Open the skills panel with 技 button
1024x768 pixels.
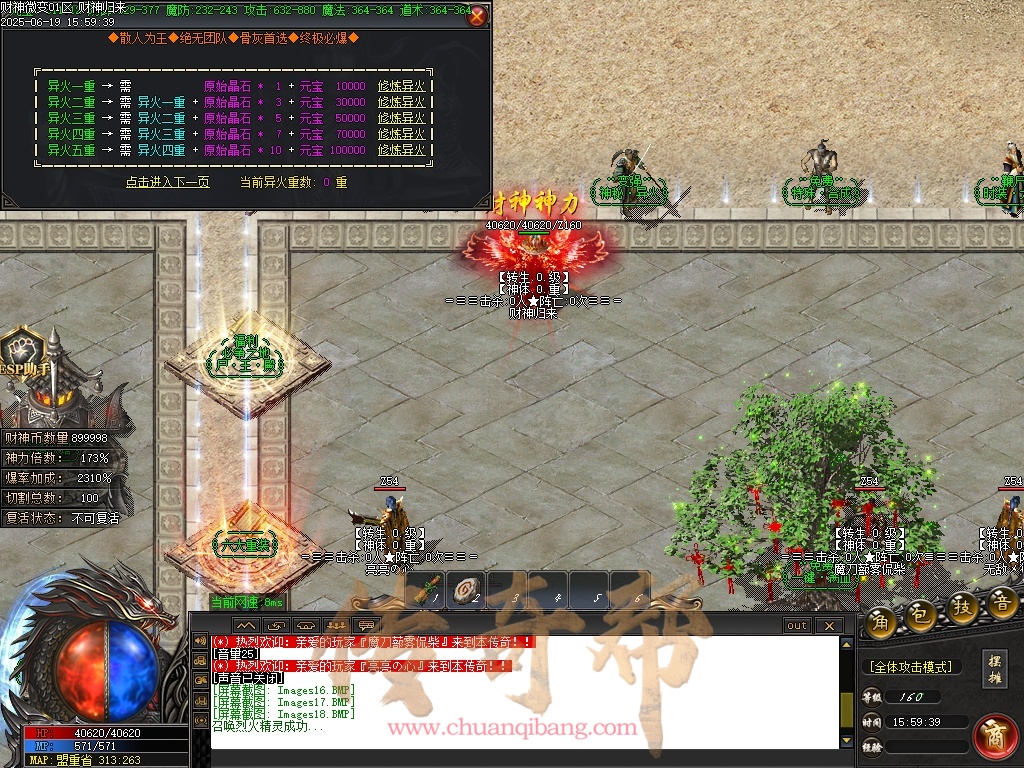click(x=962, y=608)
